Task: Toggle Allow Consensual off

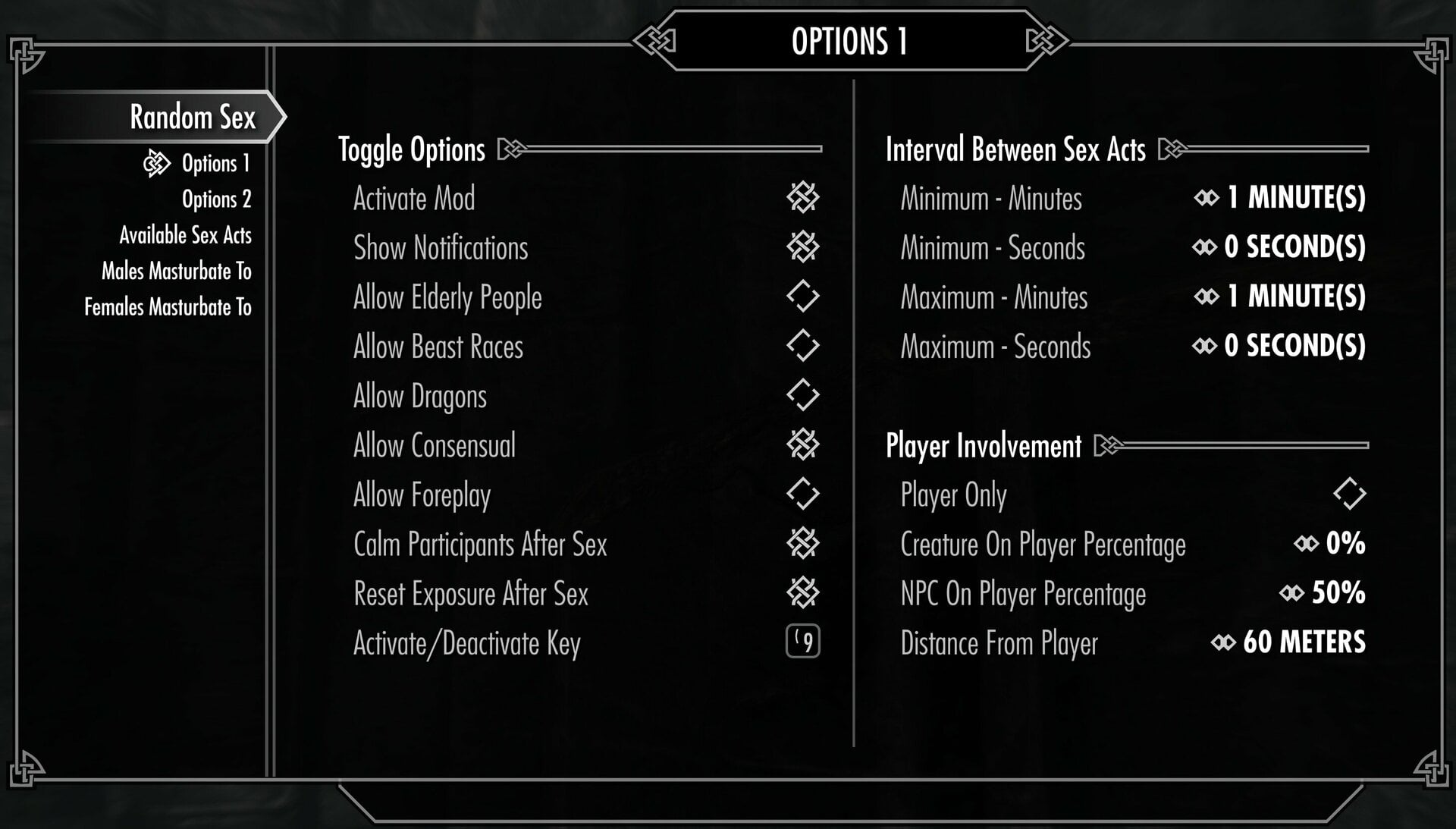Action: [x=802, y=445]
